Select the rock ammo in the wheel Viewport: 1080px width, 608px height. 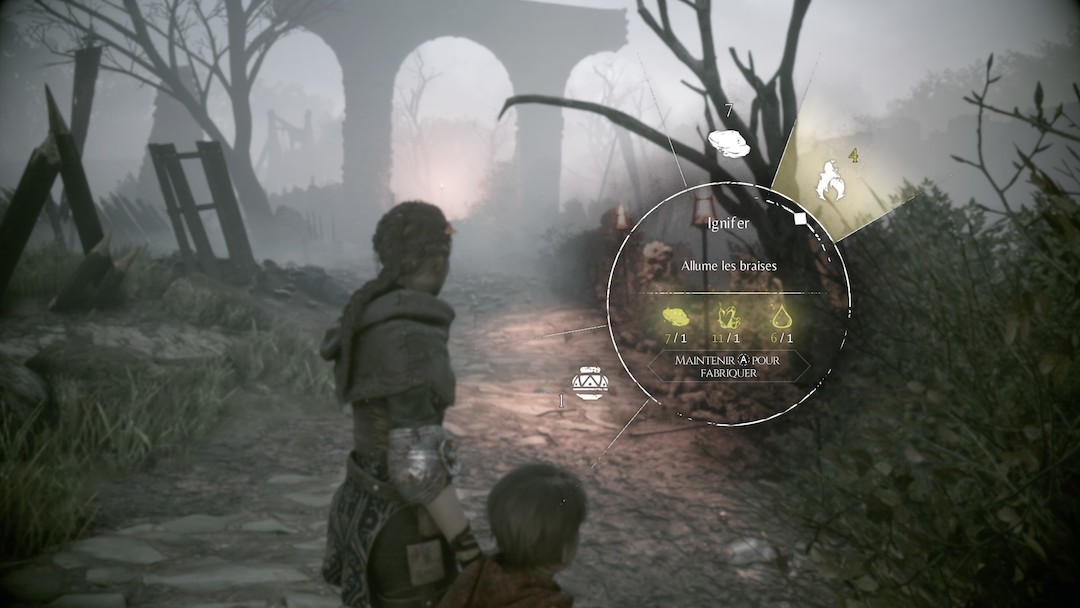(x=729, y=144)
